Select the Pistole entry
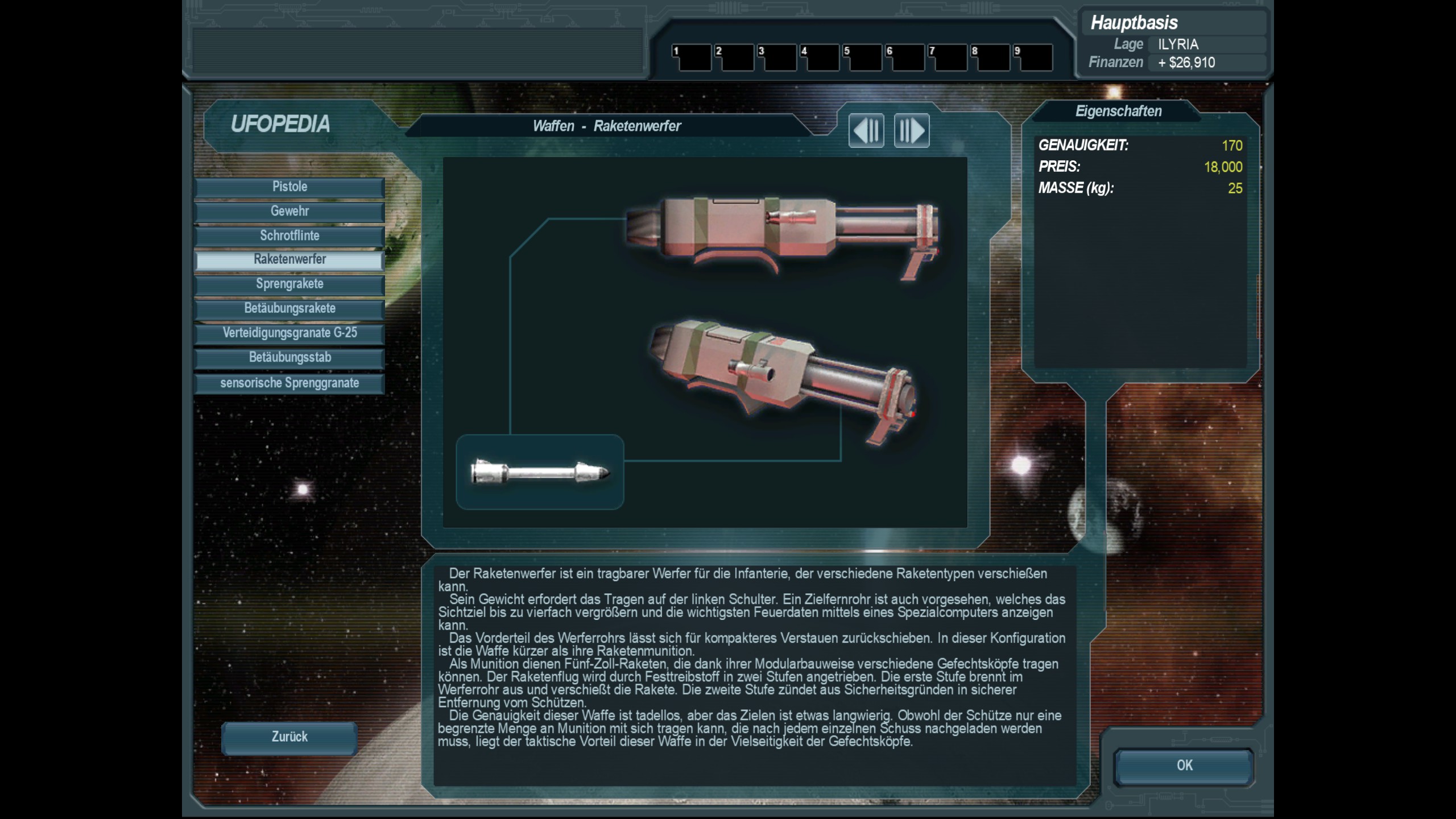The height and width of the screenshot is (819, 1456). click(289, 187)
